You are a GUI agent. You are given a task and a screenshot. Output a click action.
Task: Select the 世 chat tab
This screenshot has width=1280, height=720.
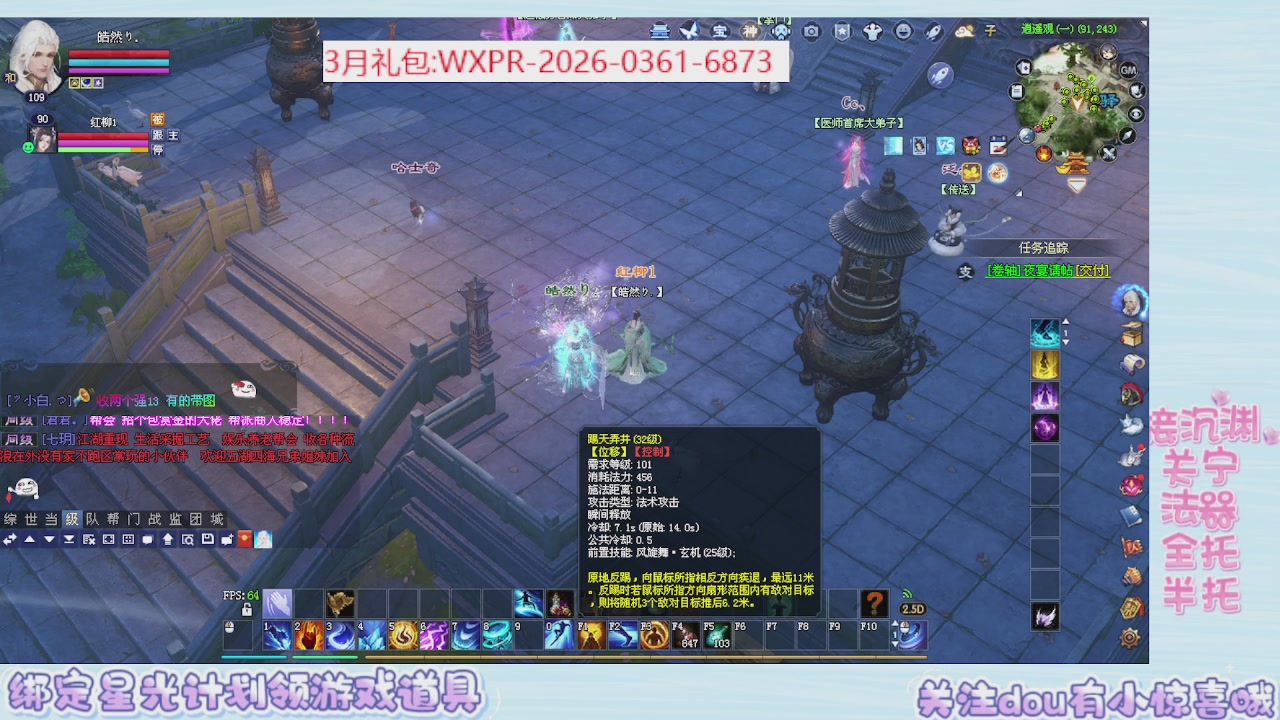pos(32,518)
